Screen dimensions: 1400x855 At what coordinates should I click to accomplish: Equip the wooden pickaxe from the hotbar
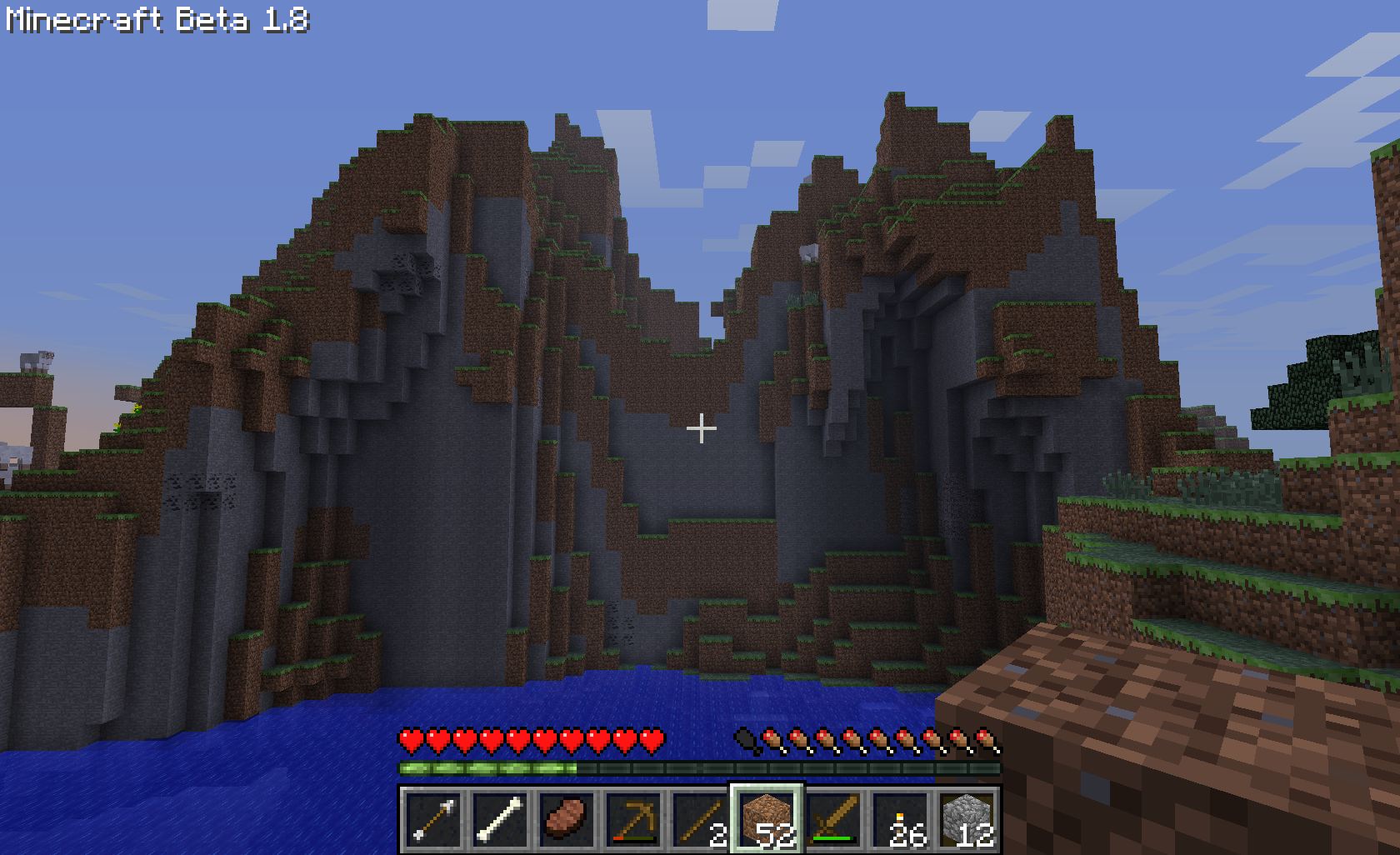point(633,819)
